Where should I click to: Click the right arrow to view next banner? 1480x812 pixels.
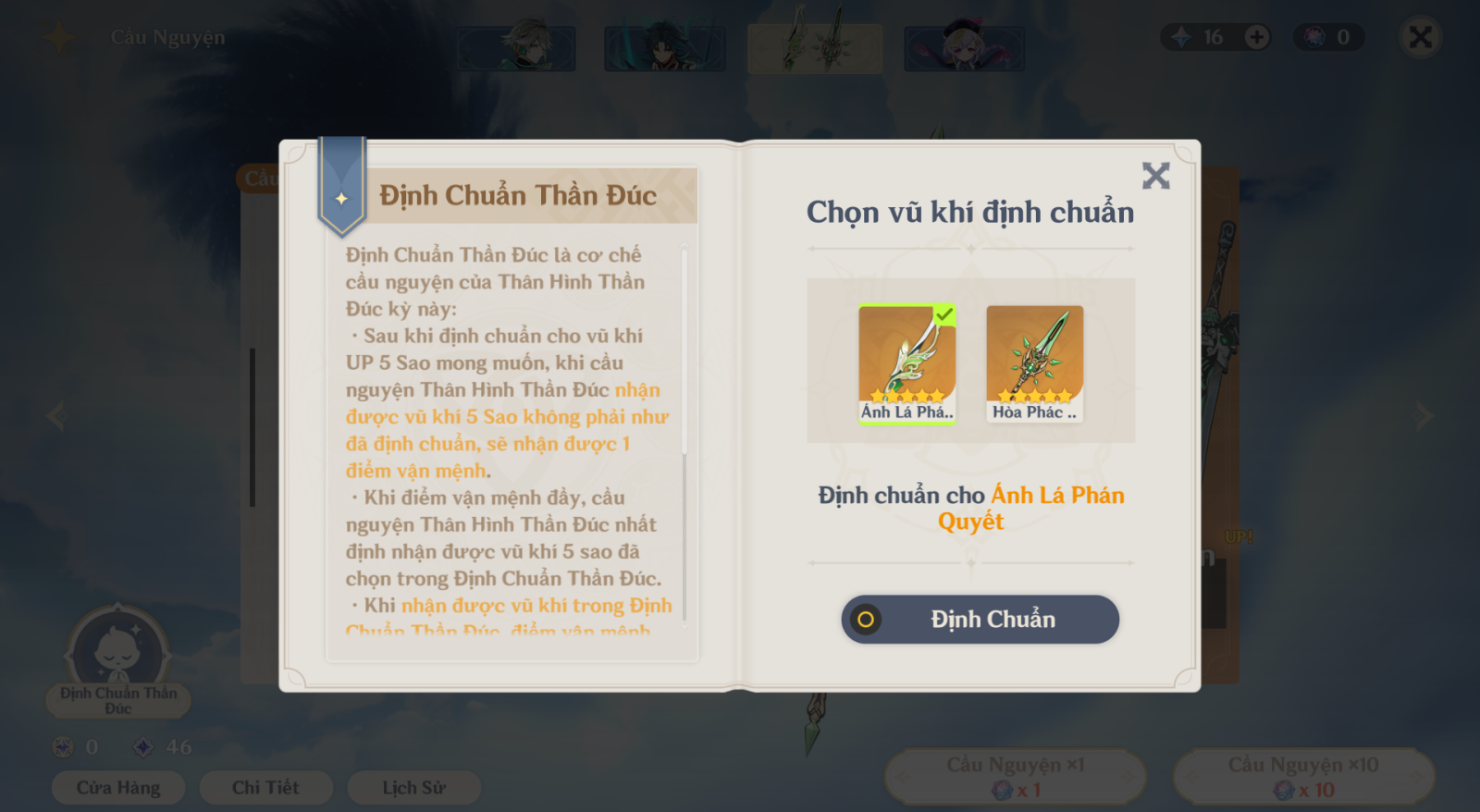point(1425,415)
